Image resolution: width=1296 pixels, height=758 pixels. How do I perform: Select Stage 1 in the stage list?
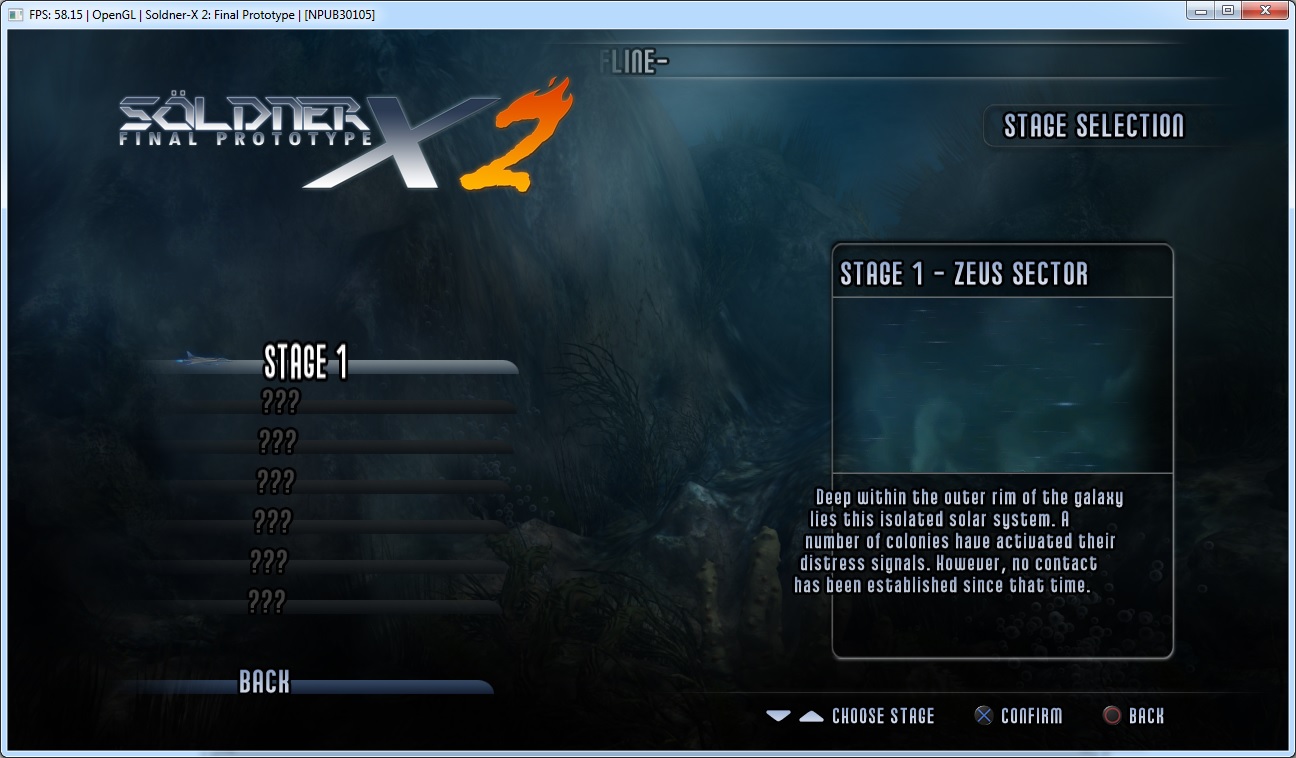(x=306, y=362)
